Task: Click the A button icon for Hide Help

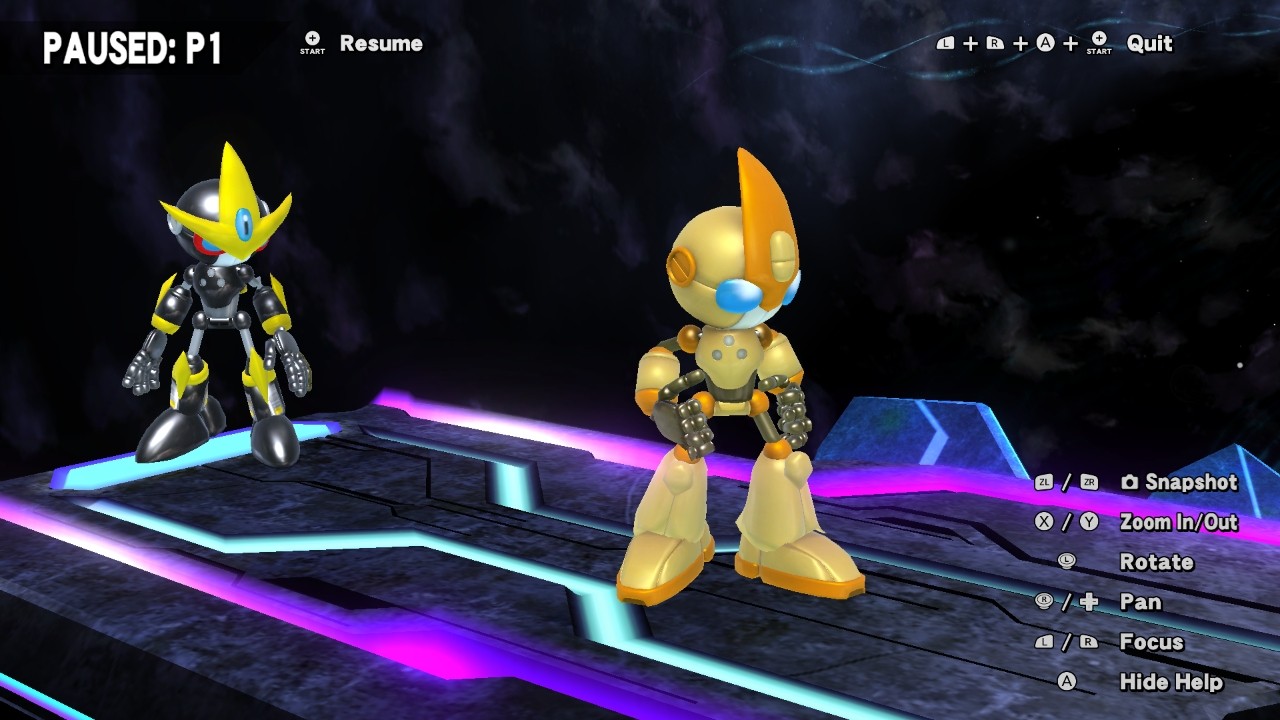Action: coord(1067,680)
